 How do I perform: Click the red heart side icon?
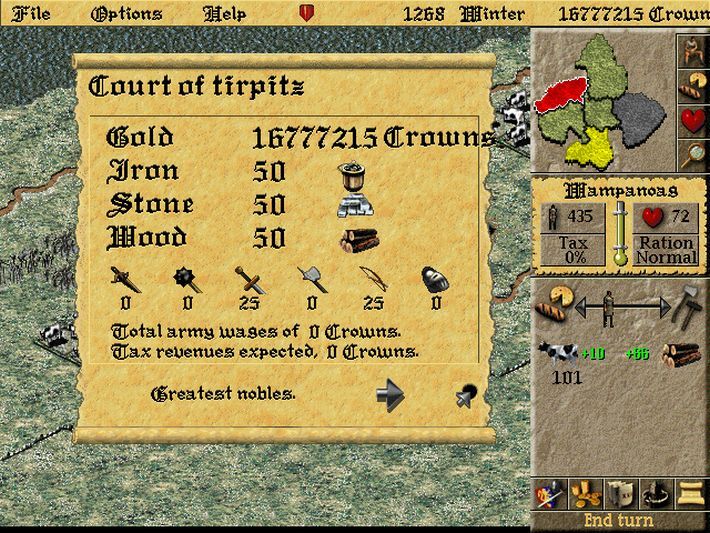point(691,120)
